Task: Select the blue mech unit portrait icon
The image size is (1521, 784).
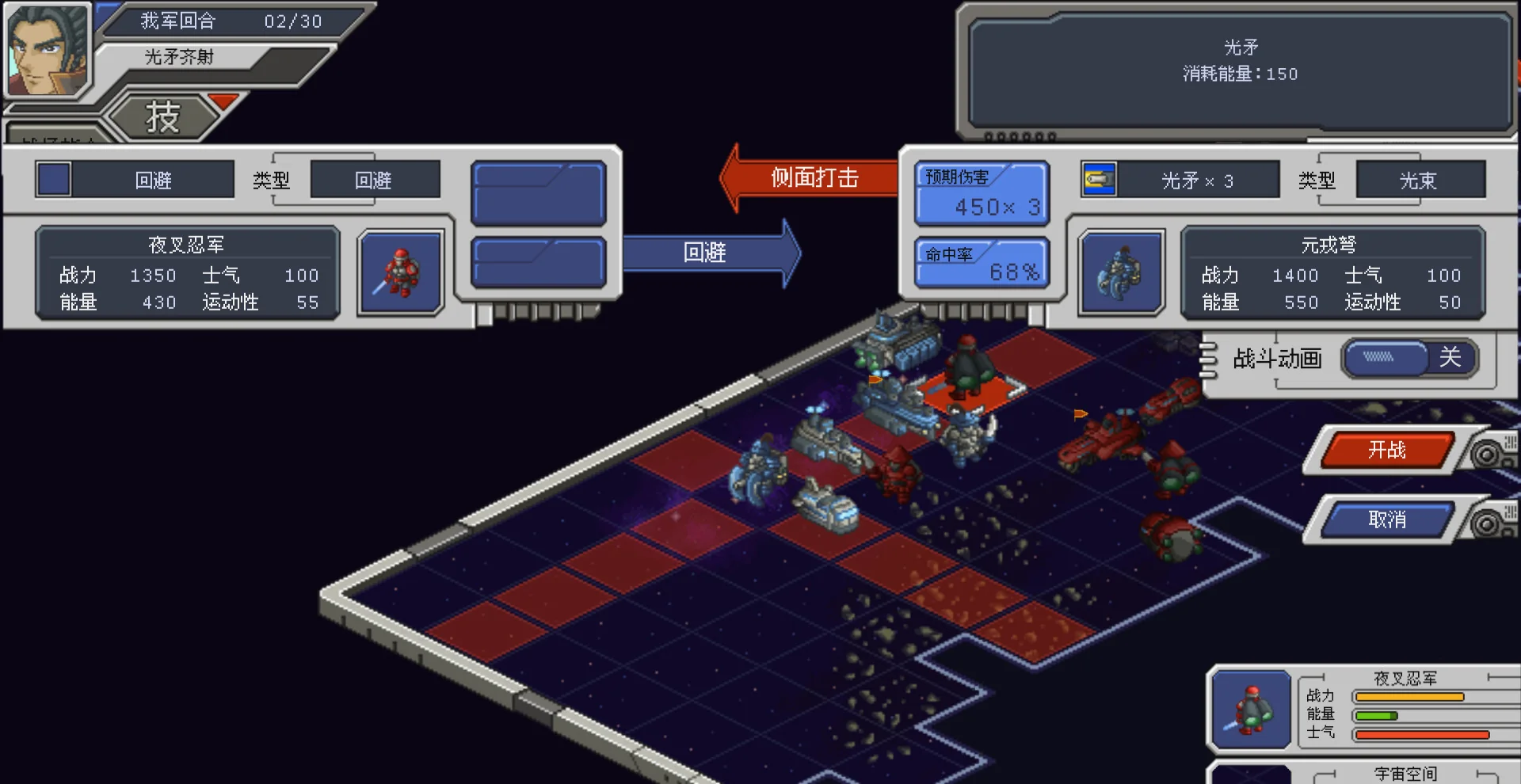Action: point(1121,272)
